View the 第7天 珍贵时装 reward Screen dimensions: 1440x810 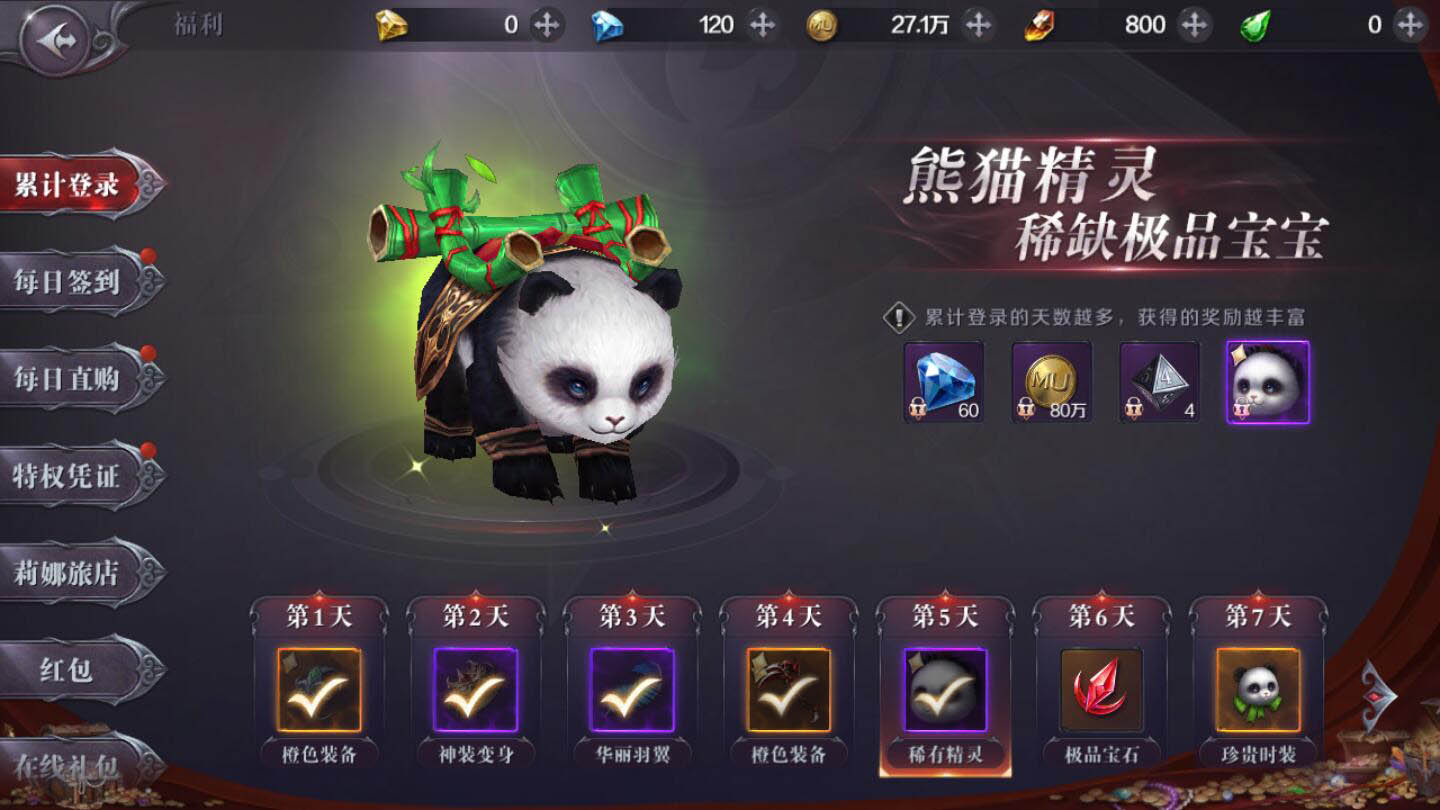tap(1258, 690)
